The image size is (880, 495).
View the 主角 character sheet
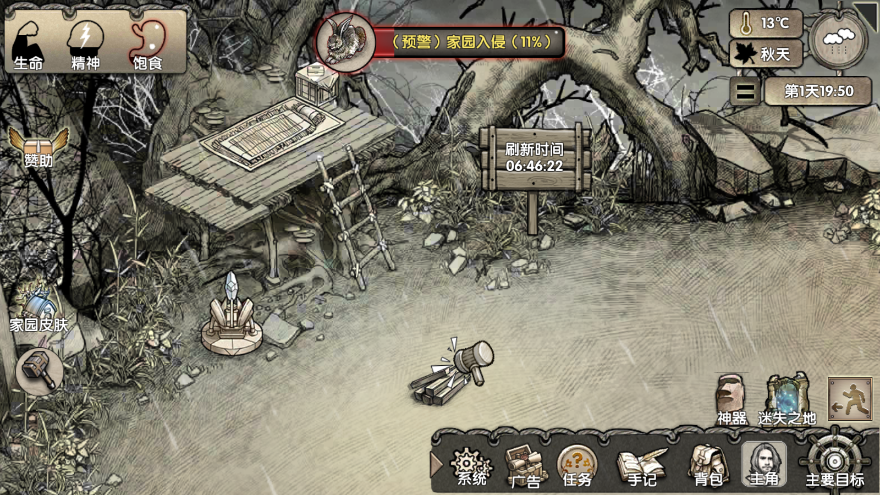[763, 464]
